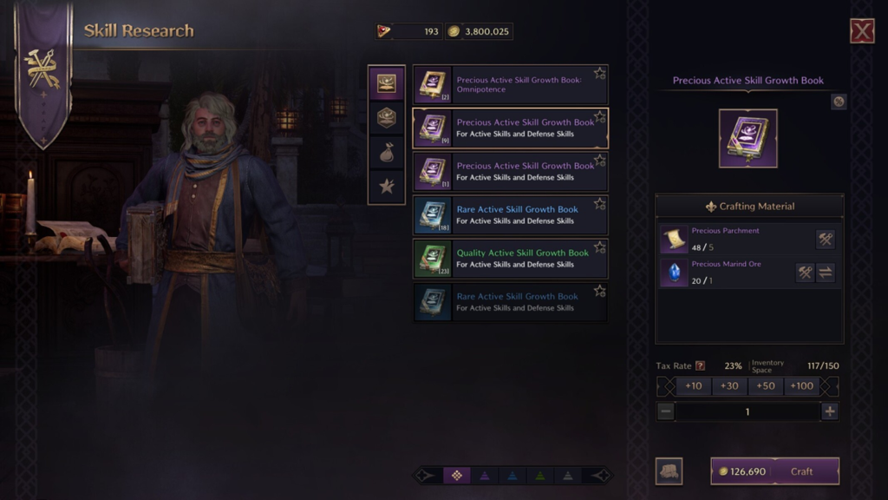Increase craft quantity with the plus button

[829, 411]
